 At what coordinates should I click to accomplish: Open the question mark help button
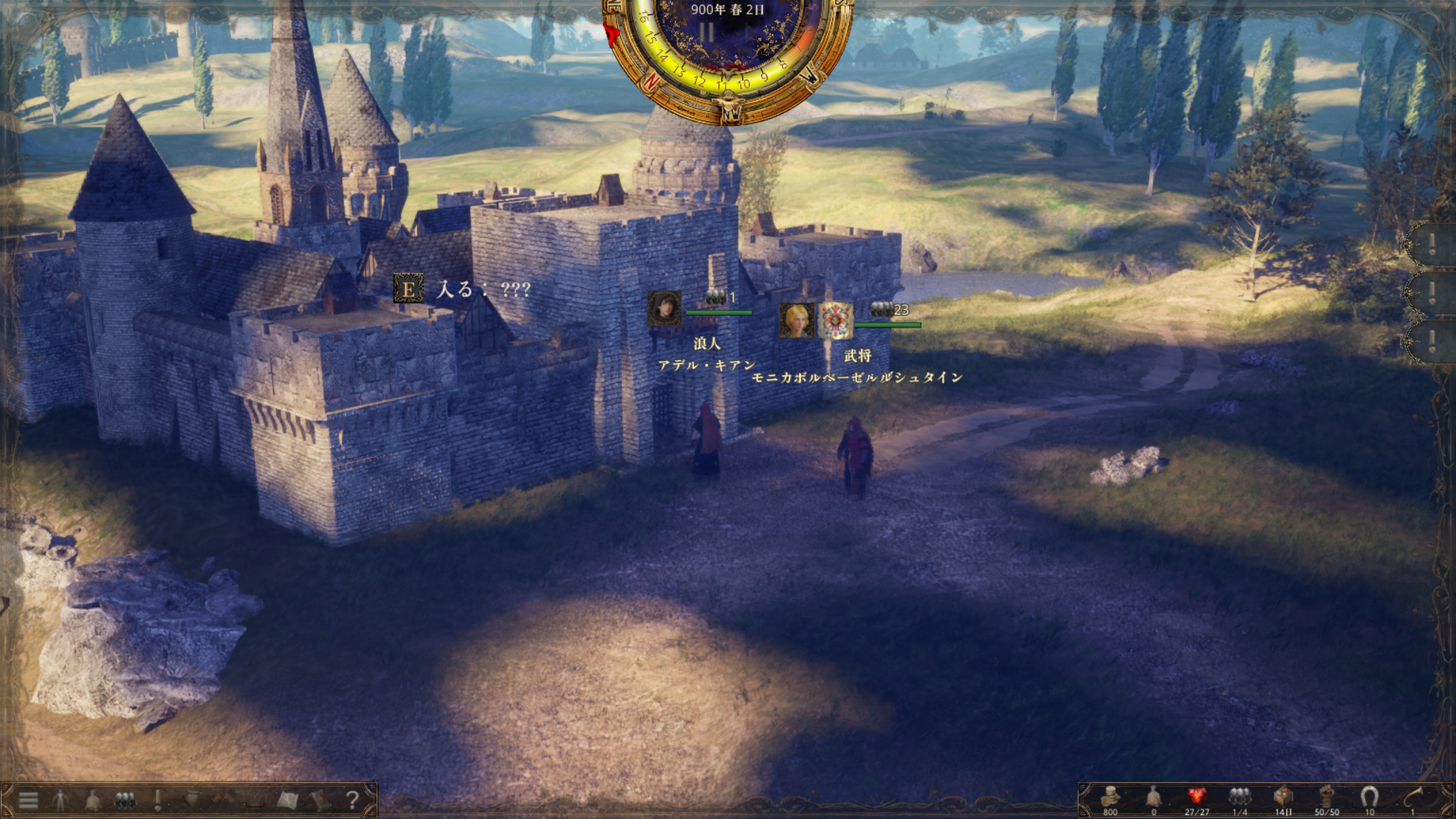pos(352,799)
